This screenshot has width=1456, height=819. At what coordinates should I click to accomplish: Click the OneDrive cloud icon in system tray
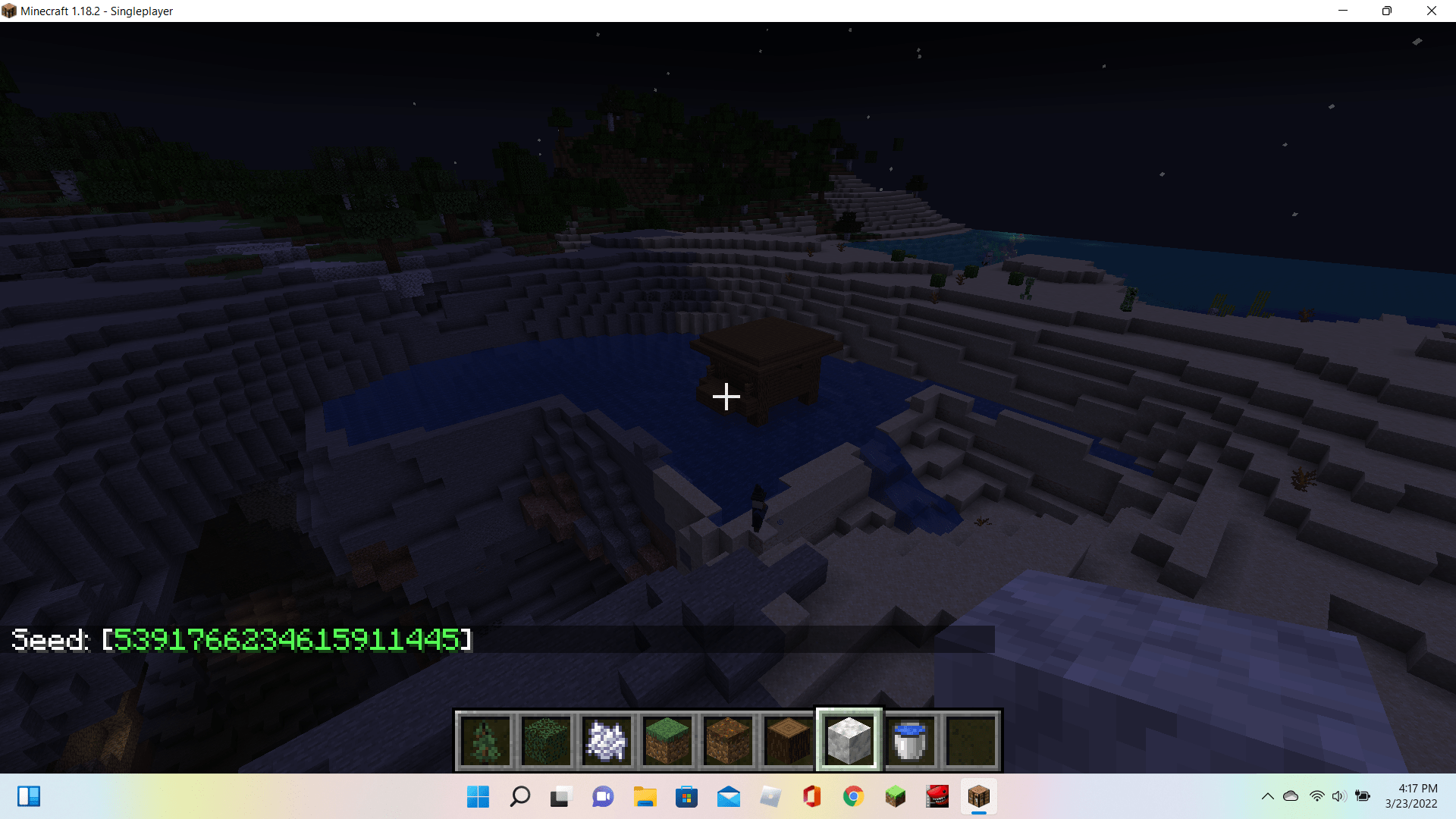[x=1290, y=796]
